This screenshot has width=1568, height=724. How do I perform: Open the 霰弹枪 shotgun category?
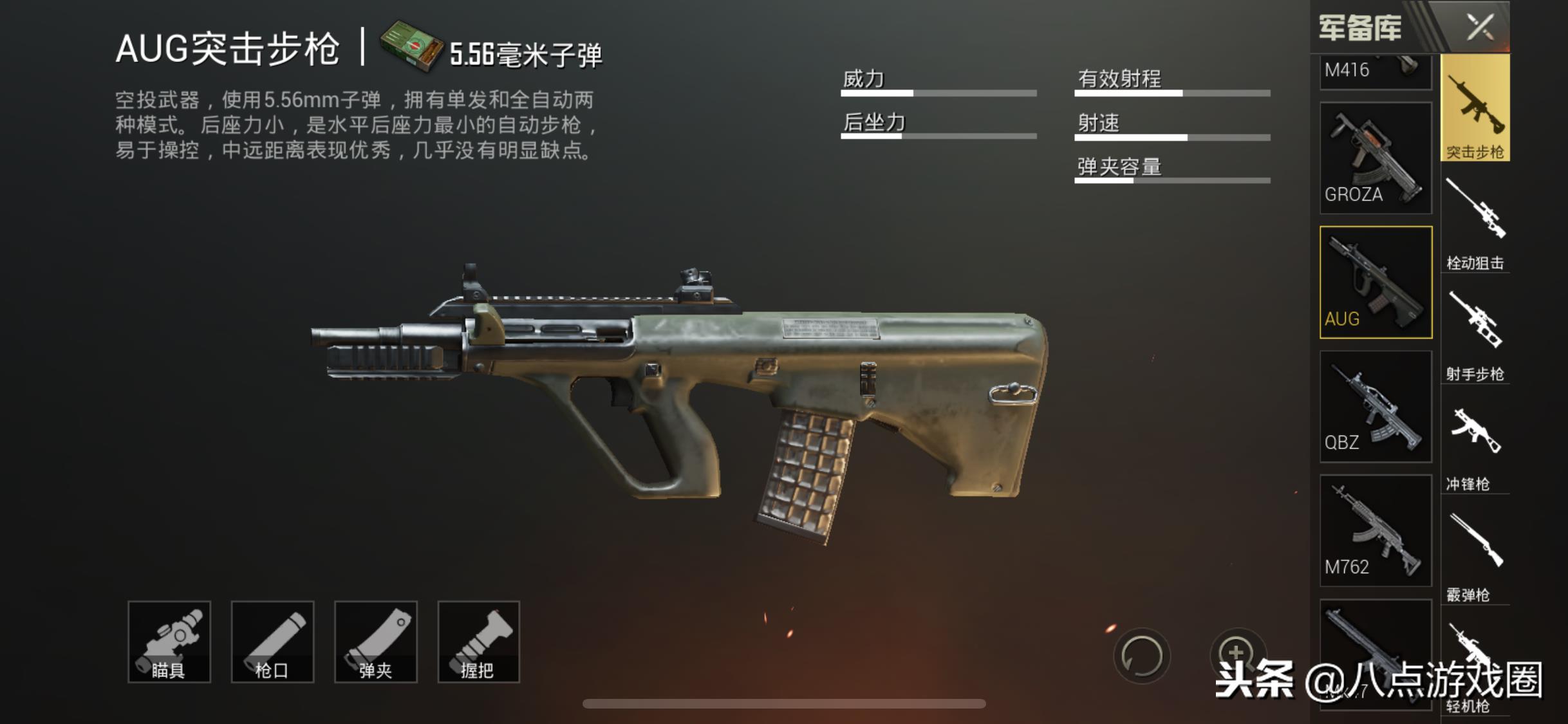click(x=1475, y=555)
